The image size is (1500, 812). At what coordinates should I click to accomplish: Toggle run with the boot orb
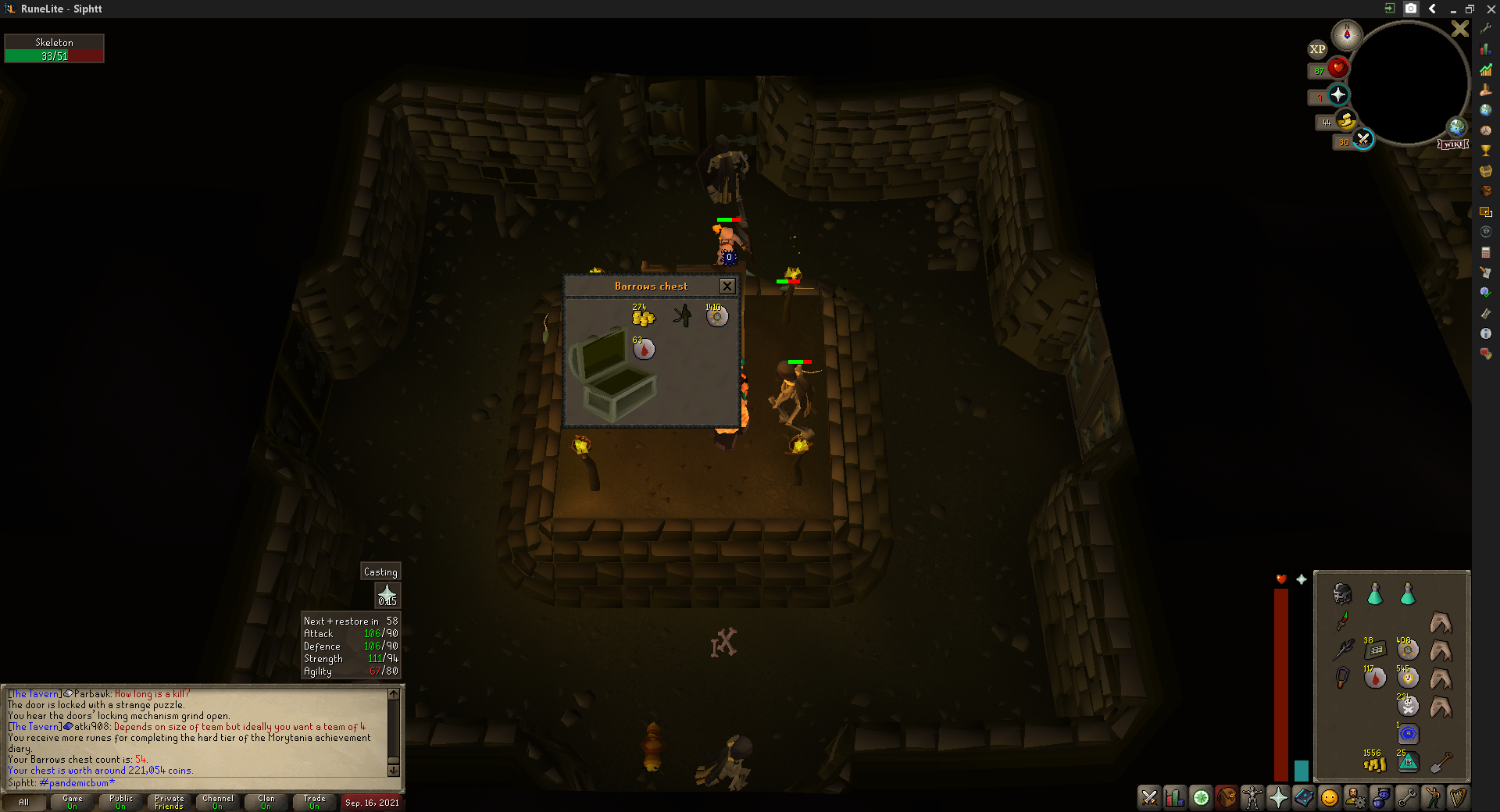[1346, 121]
